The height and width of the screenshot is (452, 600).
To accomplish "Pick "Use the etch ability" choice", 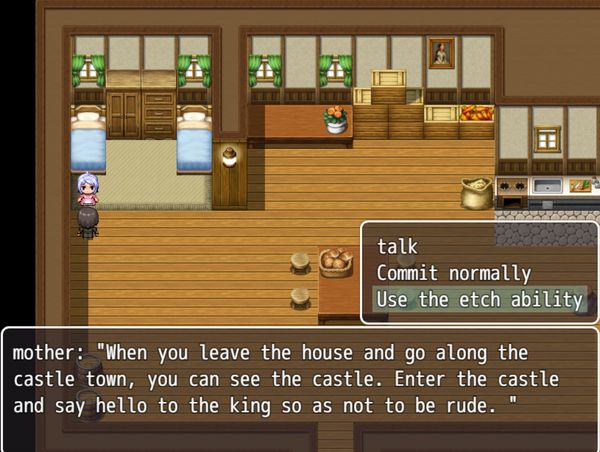I will [x=478, y=300].
